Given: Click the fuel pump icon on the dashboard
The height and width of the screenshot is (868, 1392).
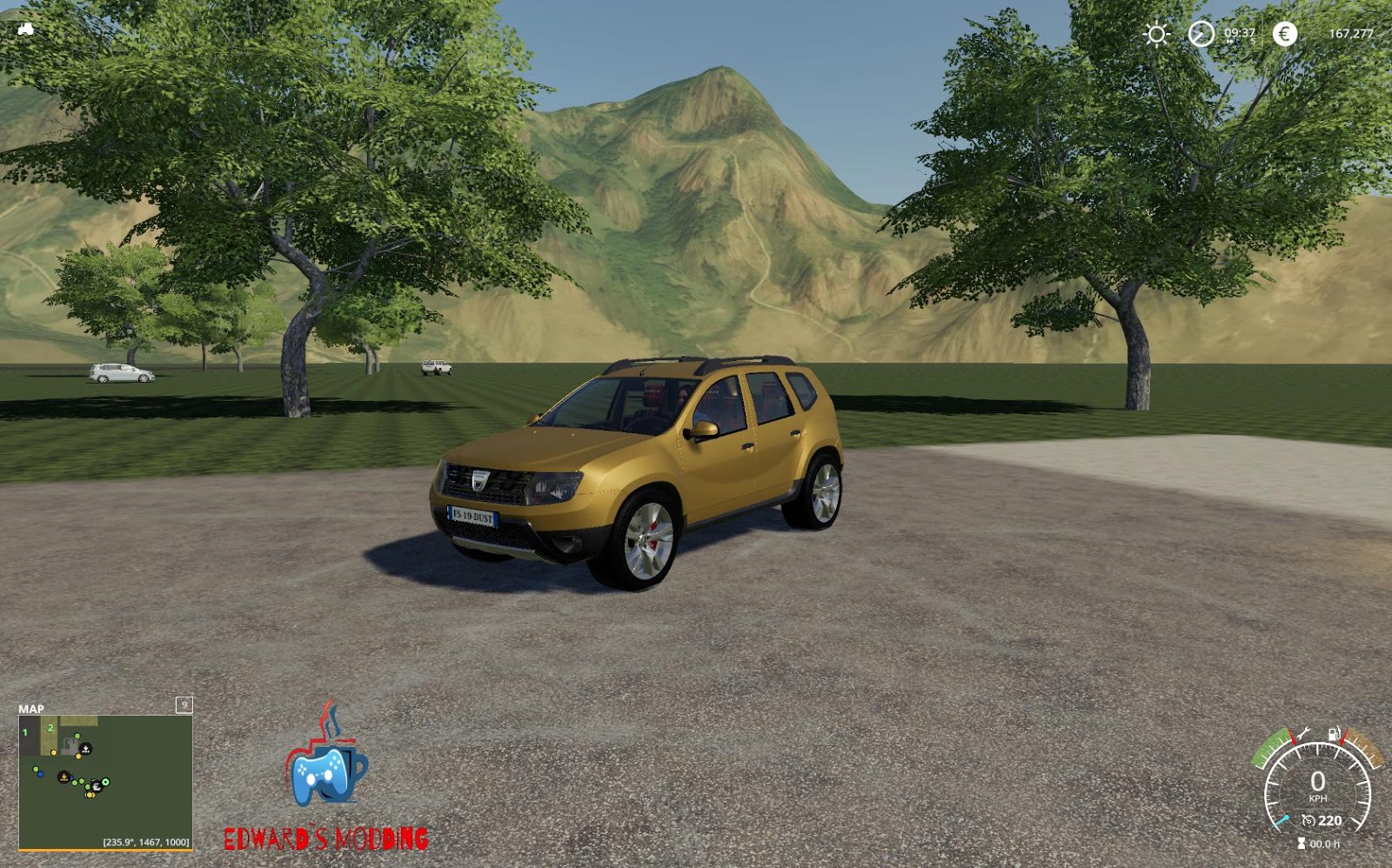Looking at the screenshot, I should pos(1333,733).
